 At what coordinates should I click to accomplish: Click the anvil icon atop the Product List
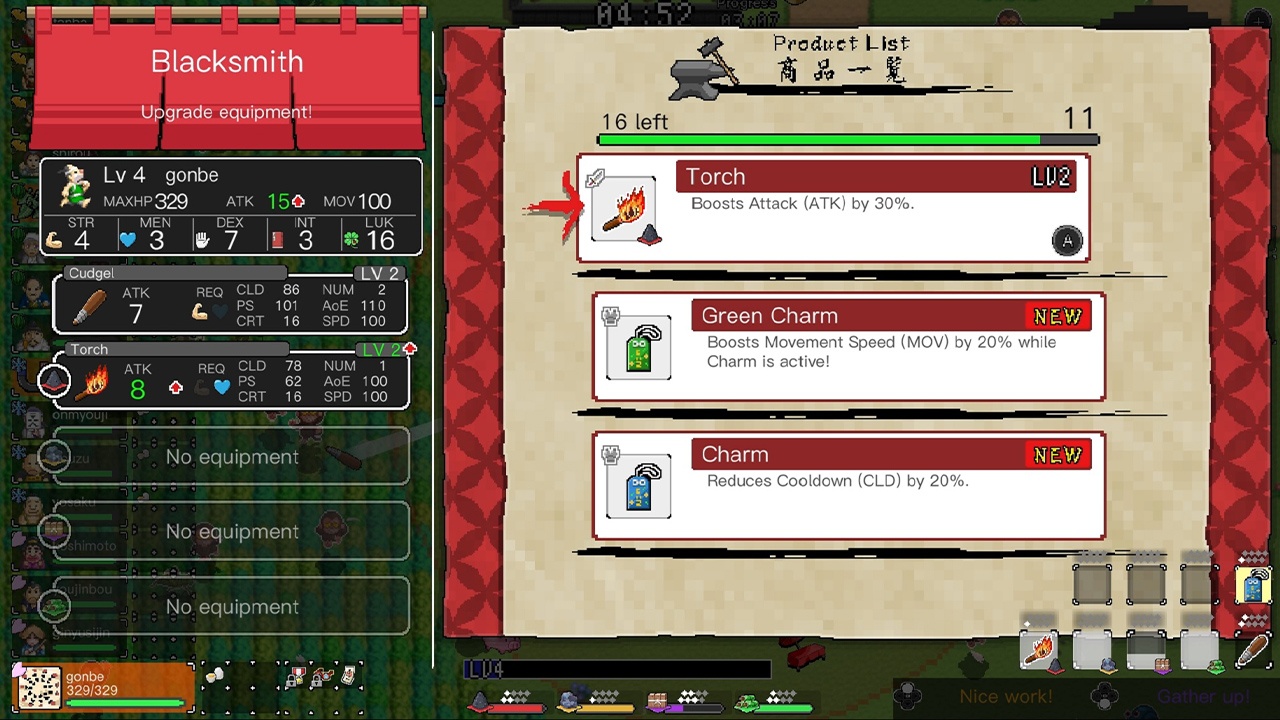pyautogui.click(x=700, y=72)
